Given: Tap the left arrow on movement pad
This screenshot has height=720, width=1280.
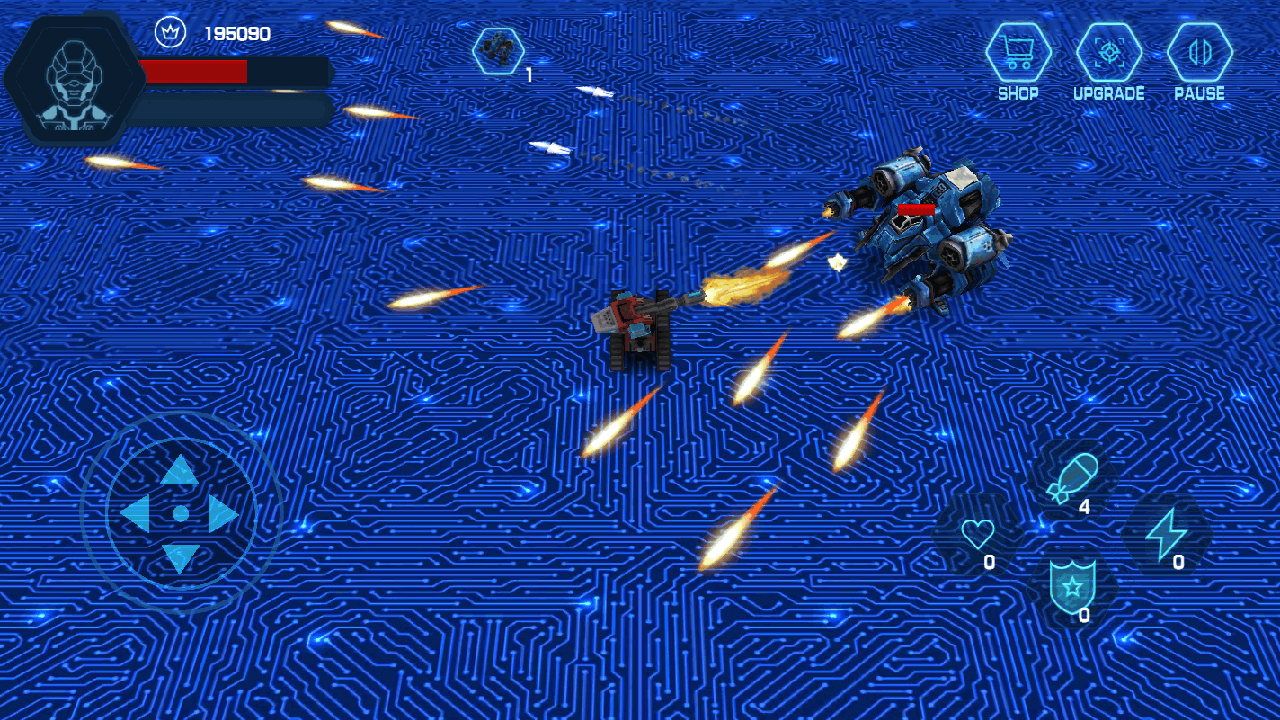Looking at the screenshot, I should (135, 514).
